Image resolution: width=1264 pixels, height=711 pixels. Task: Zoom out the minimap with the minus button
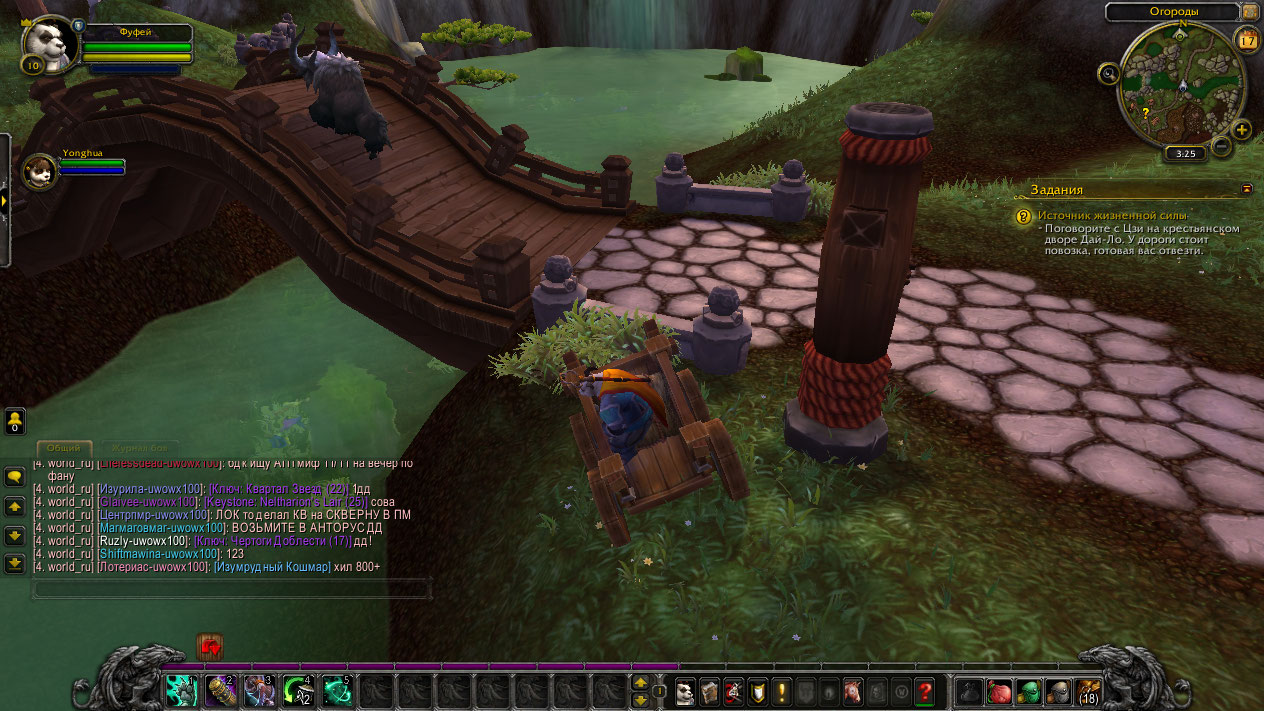click(1221, 146)
